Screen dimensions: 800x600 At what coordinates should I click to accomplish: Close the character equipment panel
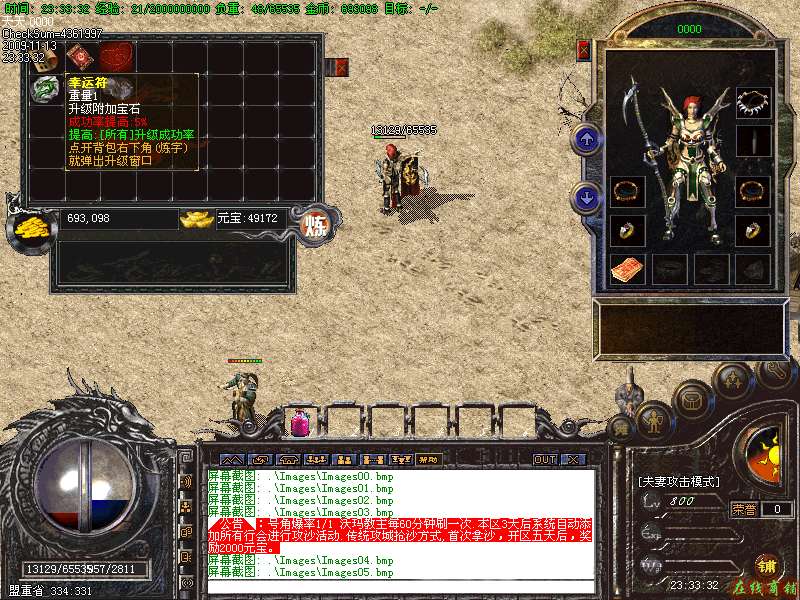click(x=584, y=49)
